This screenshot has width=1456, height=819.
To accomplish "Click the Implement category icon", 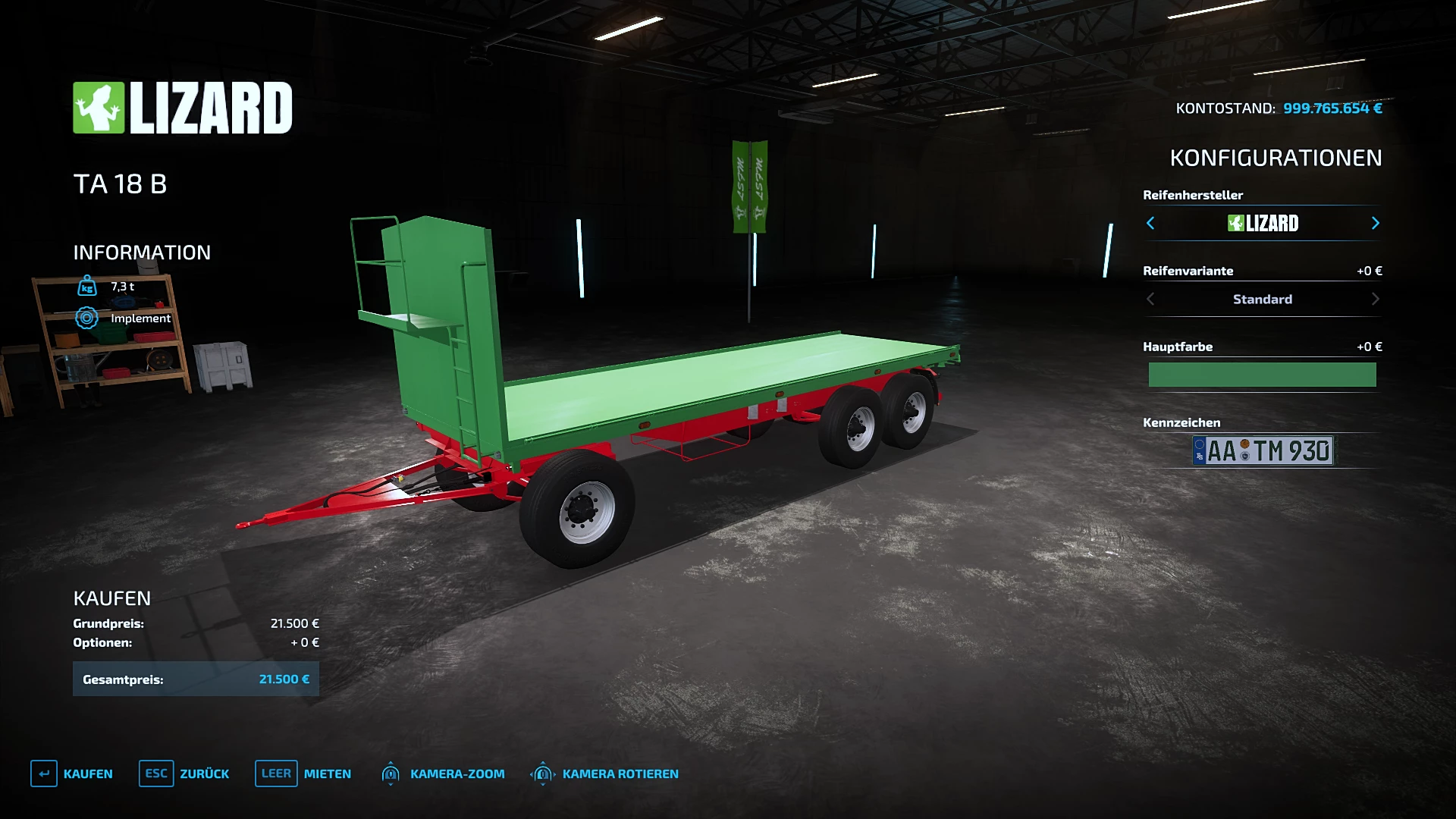I will (x=86, y=318).
